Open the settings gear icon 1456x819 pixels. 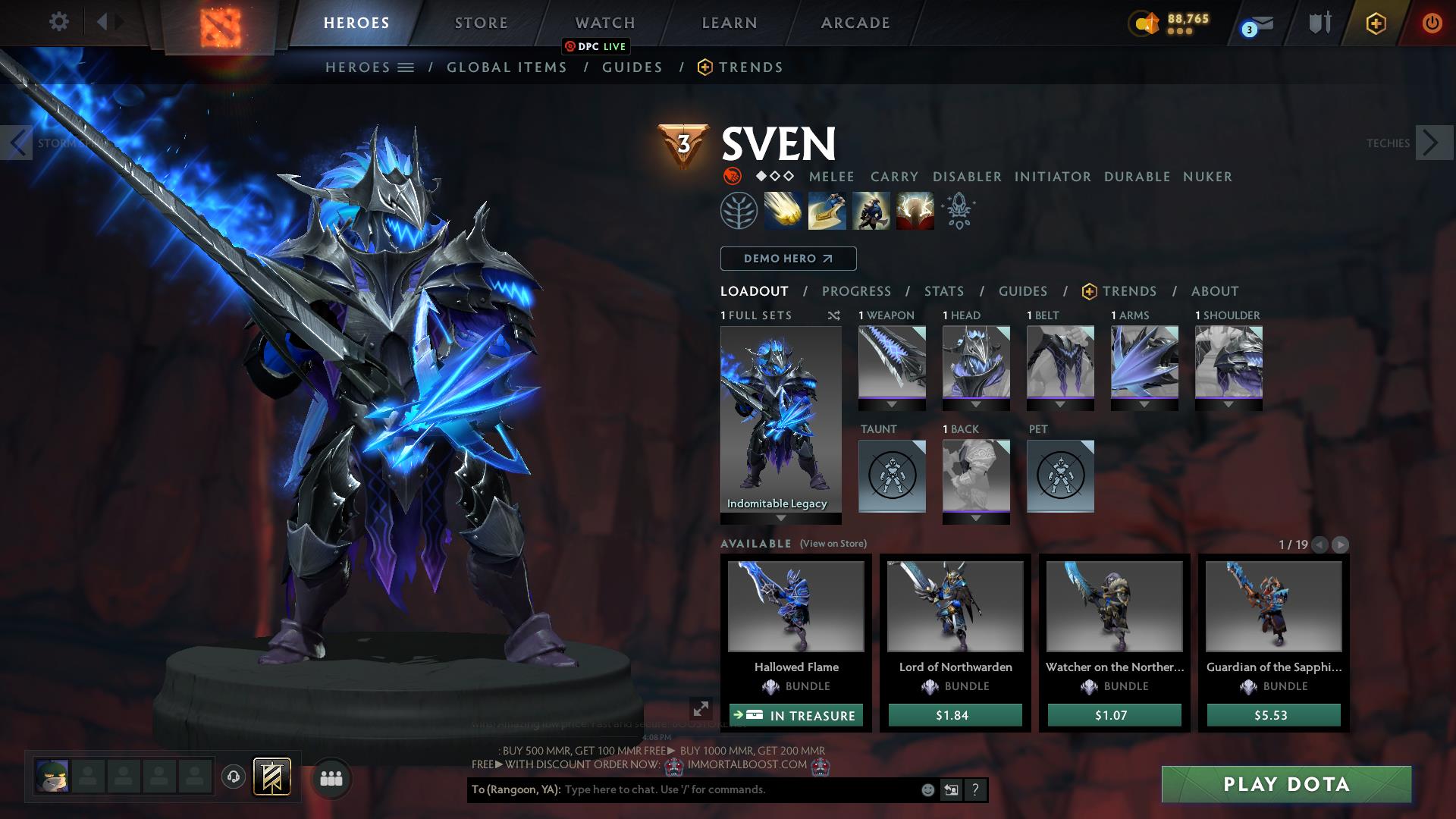[x=59, y=22]
